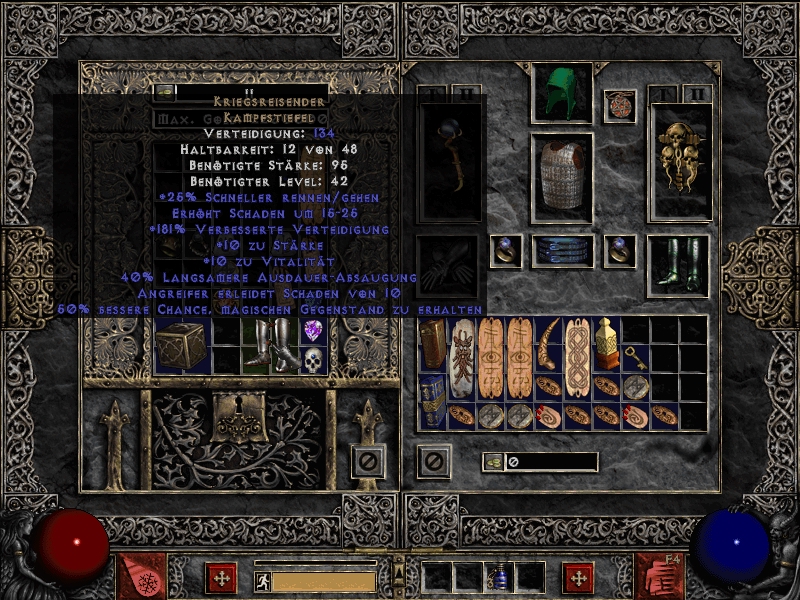Select the blue tome in the inventory

432,401
